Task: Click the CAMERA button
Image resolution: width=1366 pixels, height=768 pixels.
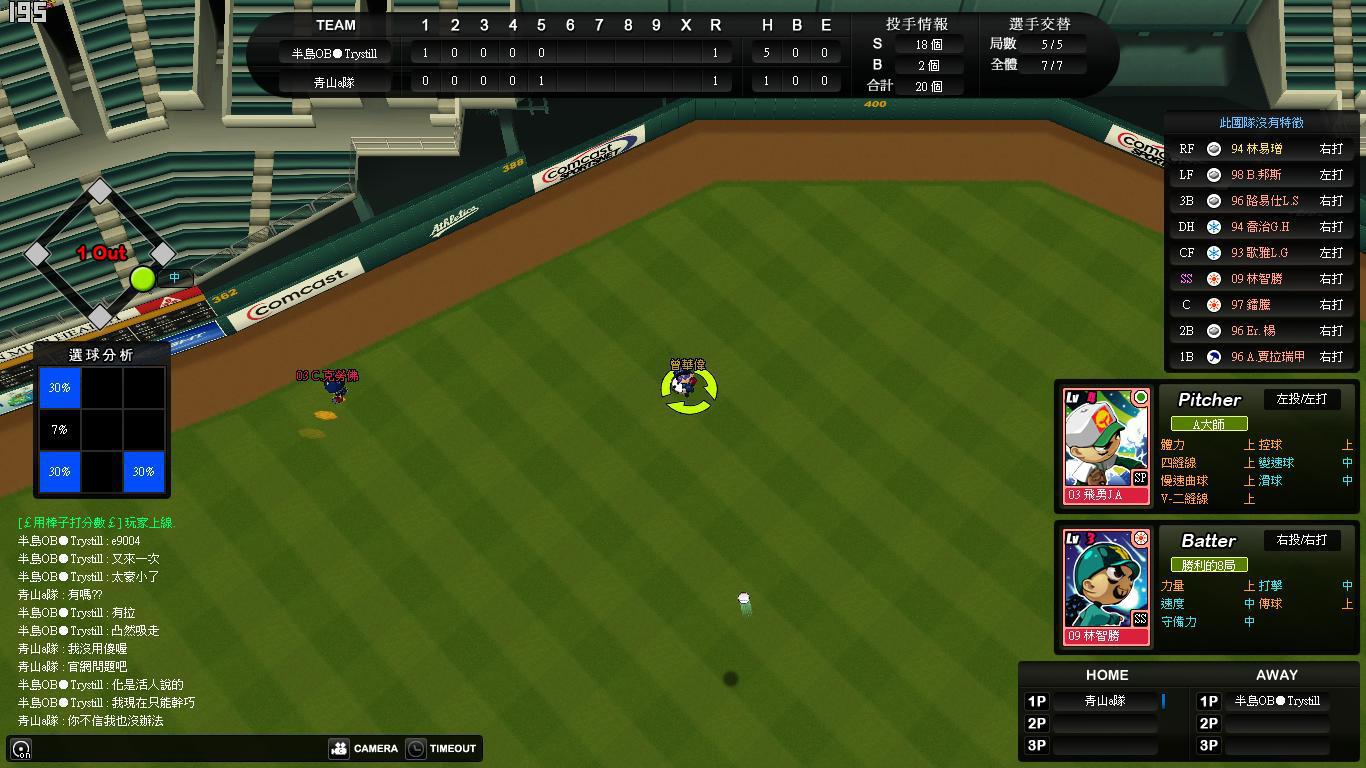Action: (x=365, y=748)
